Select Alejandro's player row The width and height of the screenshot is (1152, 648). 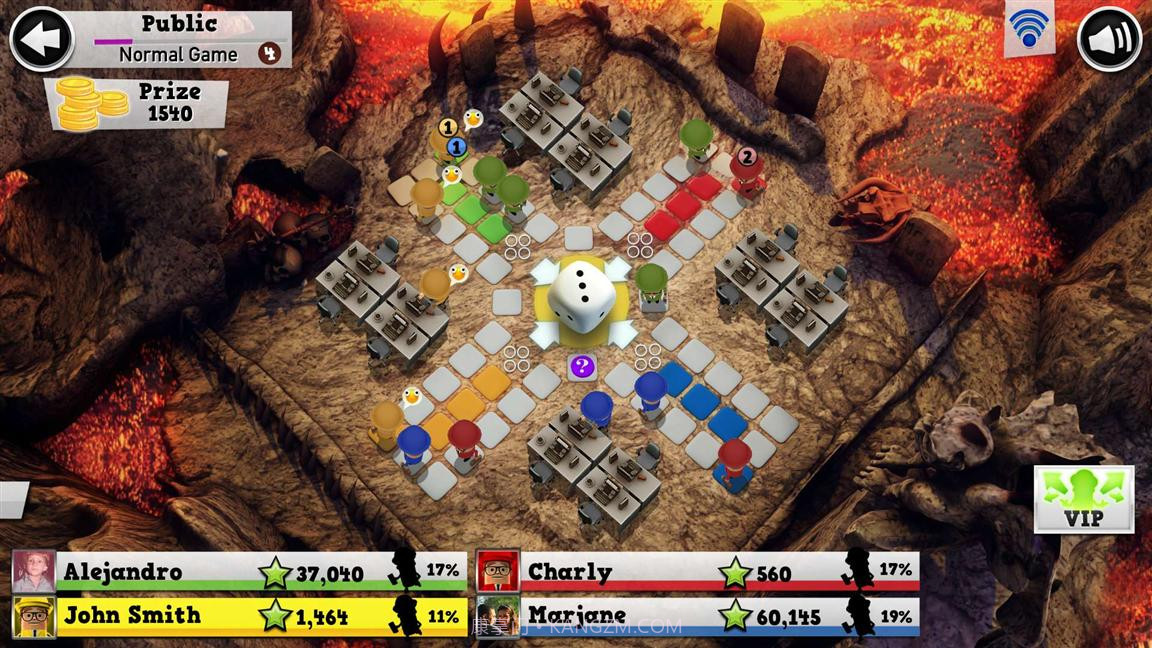(240, 572)
